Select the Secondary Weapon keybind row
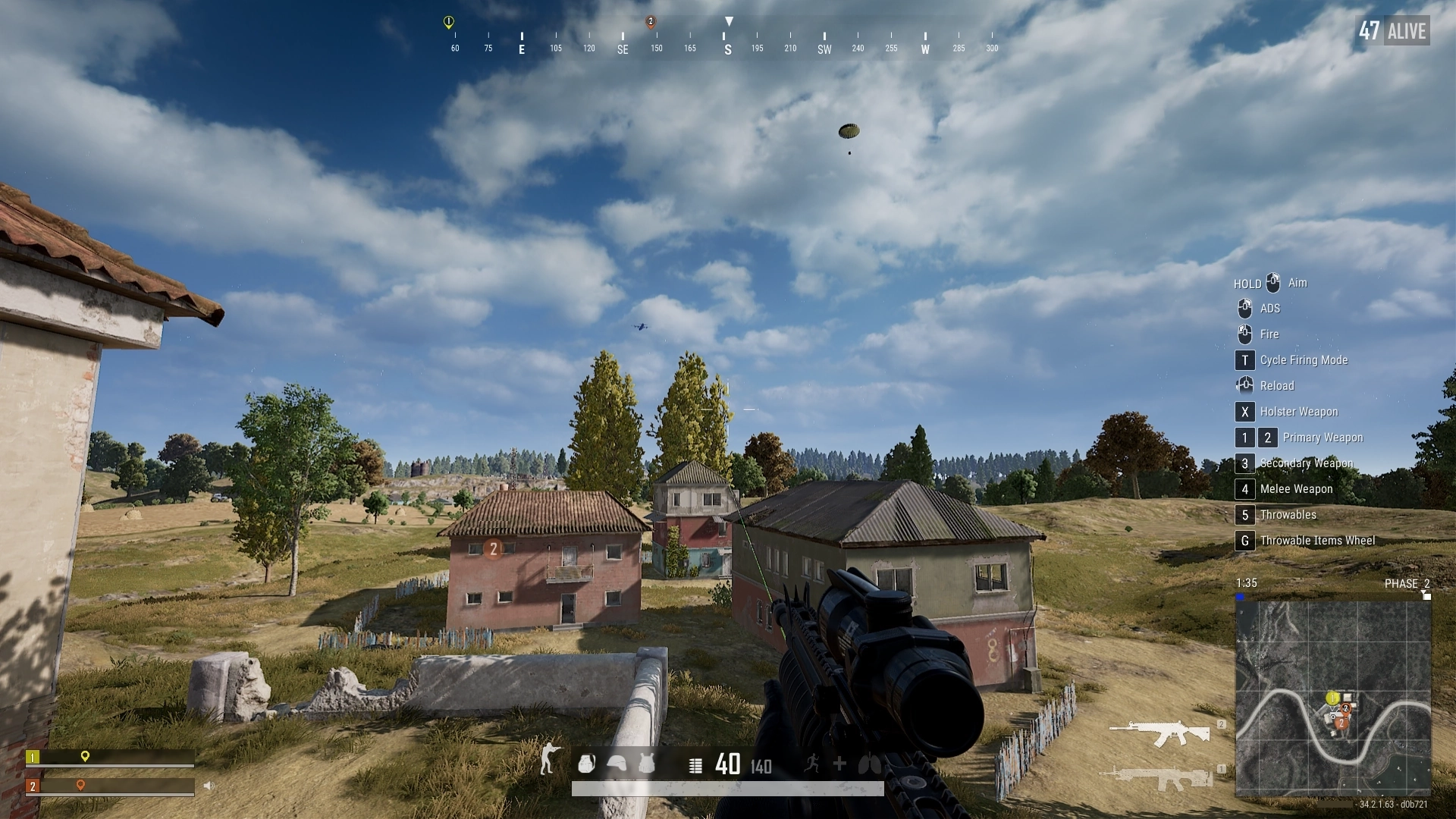Image resolution: width=1456 pixels, height=819 pixels. click(1304, 463)
